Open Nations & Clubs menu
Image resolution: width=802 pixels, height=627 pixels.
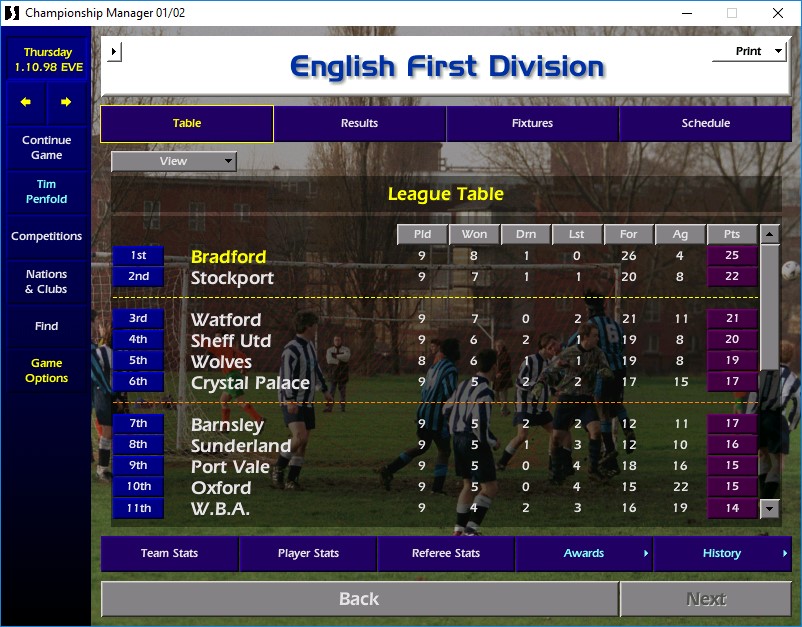coord(46,282)
